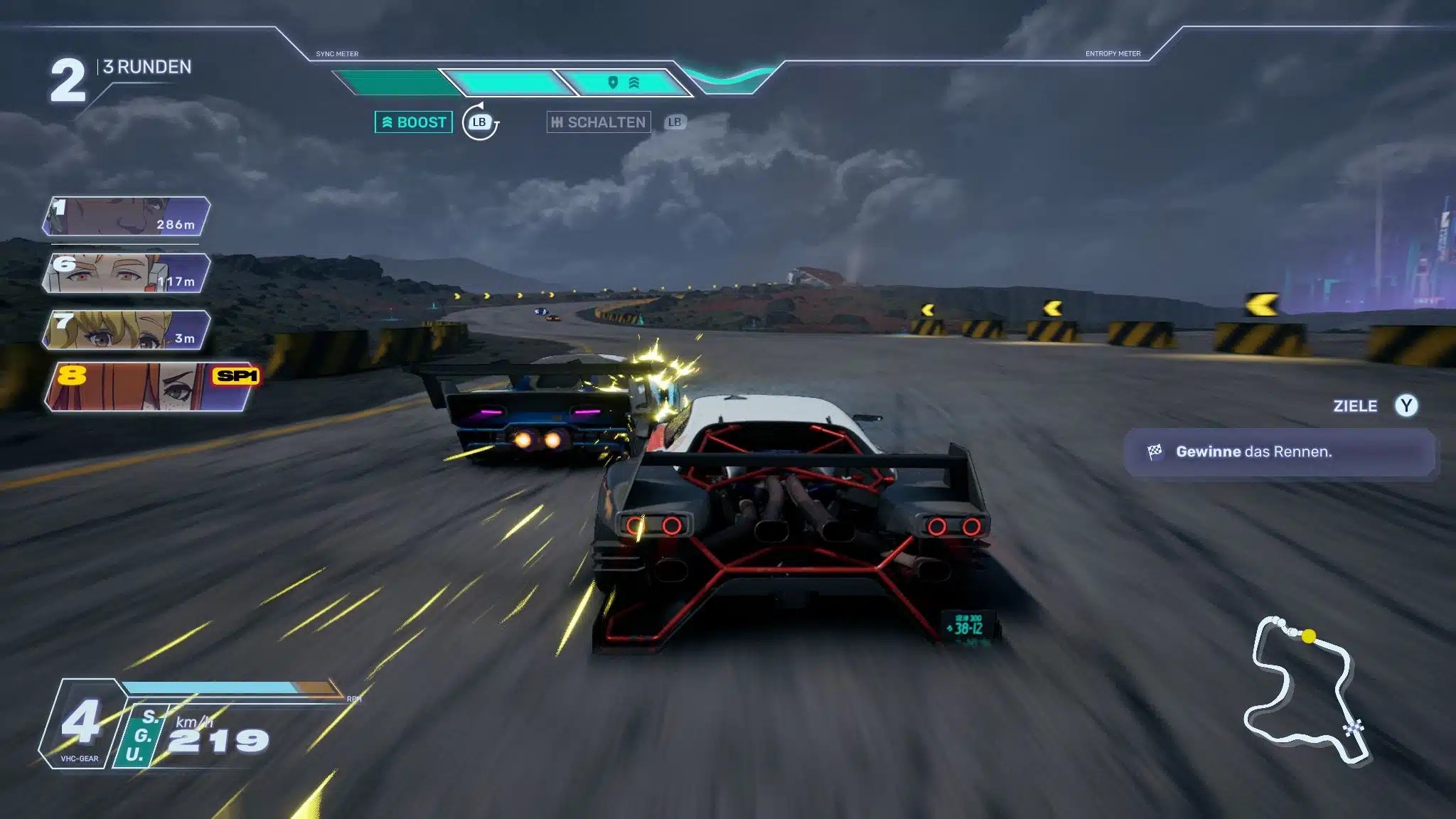
Task: Choose the sixth-place racer card
Action: tap(127, 273)
